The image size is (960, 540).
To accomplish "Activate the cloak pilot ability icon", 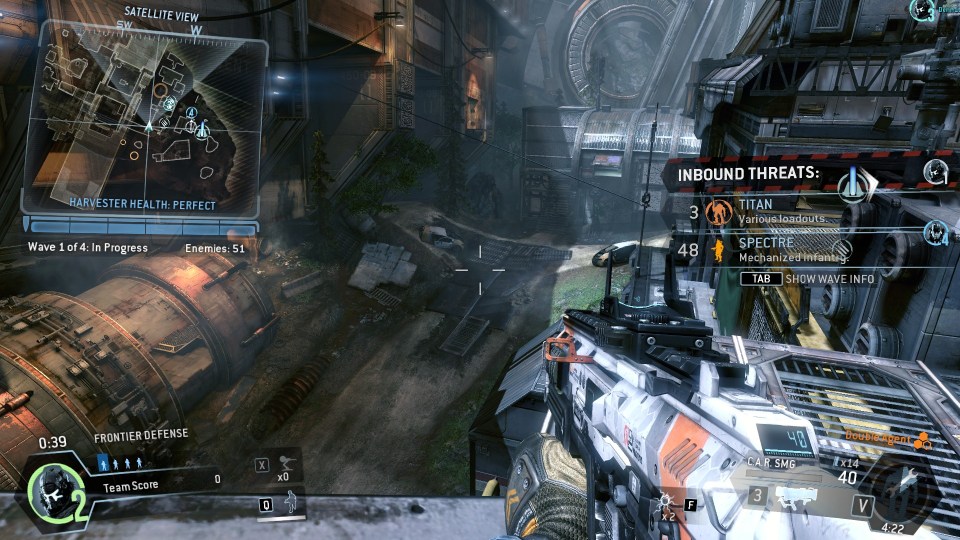I will click(290, 502).
